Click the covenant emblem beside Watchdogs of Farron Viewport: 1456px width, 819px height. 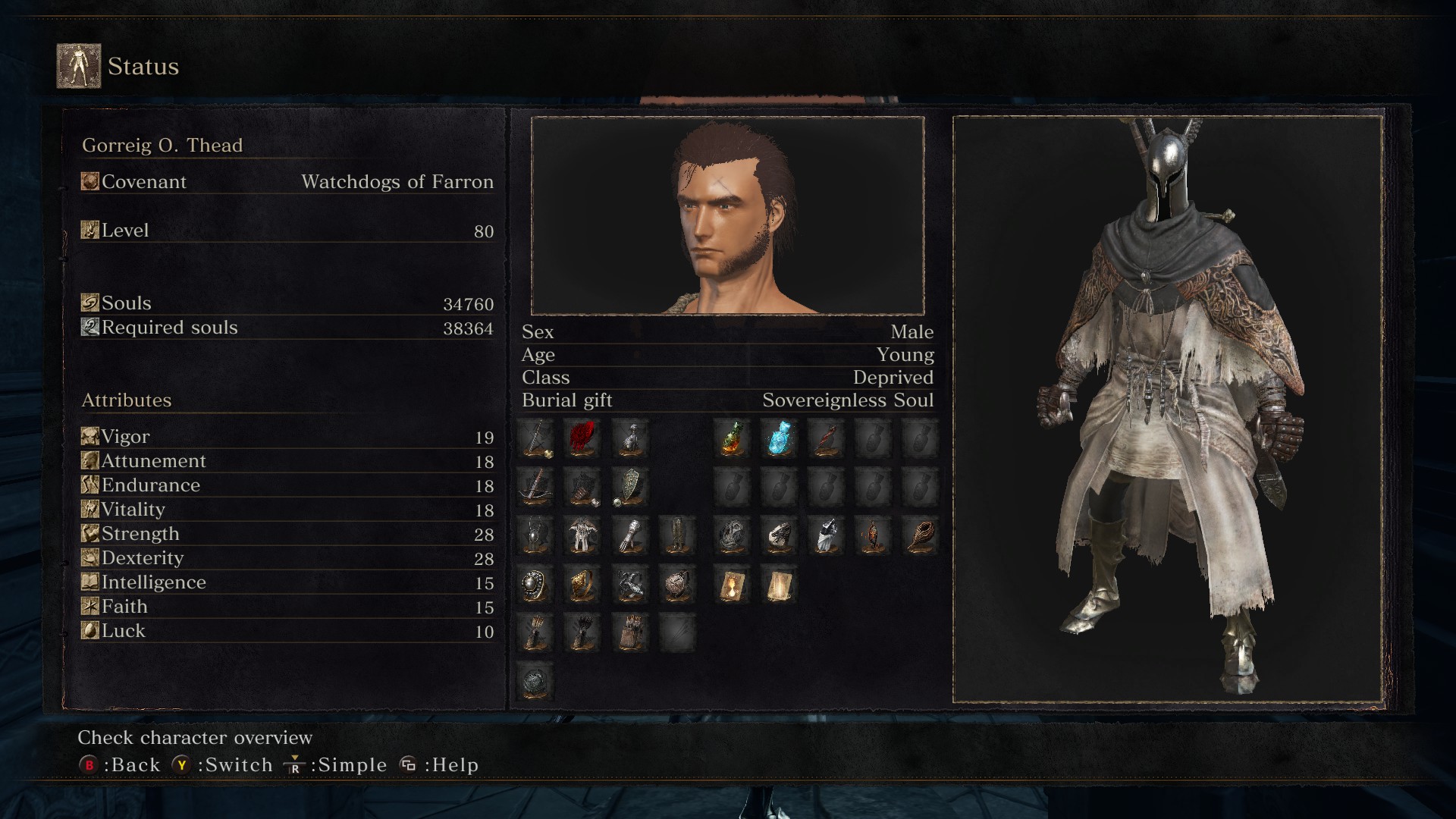89,180
